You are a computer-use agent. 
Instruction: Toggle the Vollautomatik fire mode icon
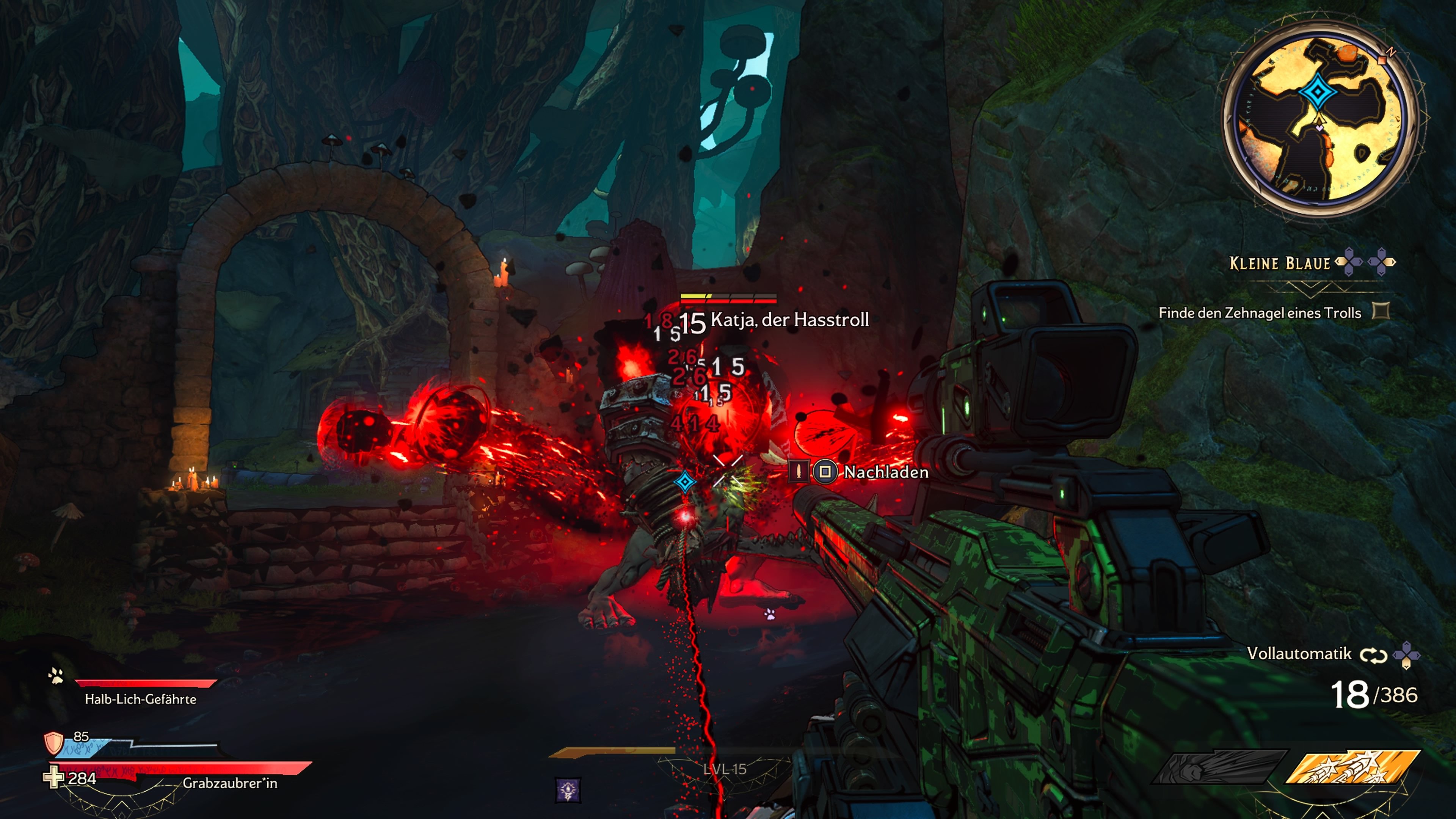point(1373,655)
